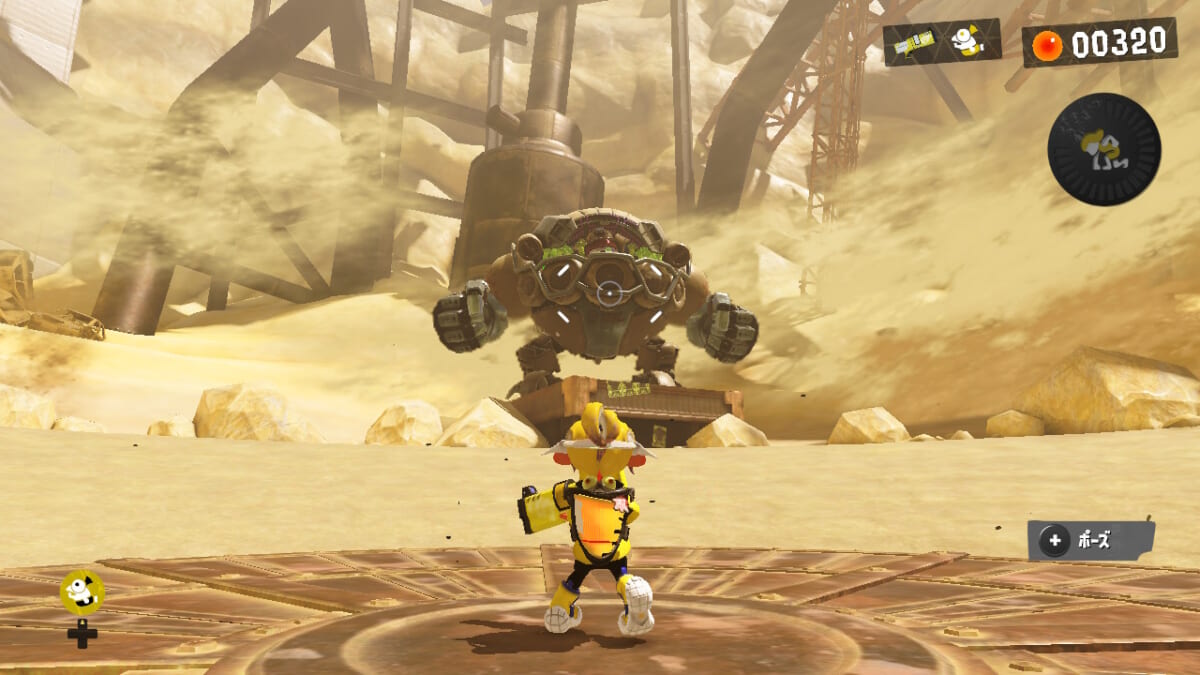The image size is (1200, 675).
Task: Click the Smallfry icon beside the weapon icon
Action: [x=964, y=41]
